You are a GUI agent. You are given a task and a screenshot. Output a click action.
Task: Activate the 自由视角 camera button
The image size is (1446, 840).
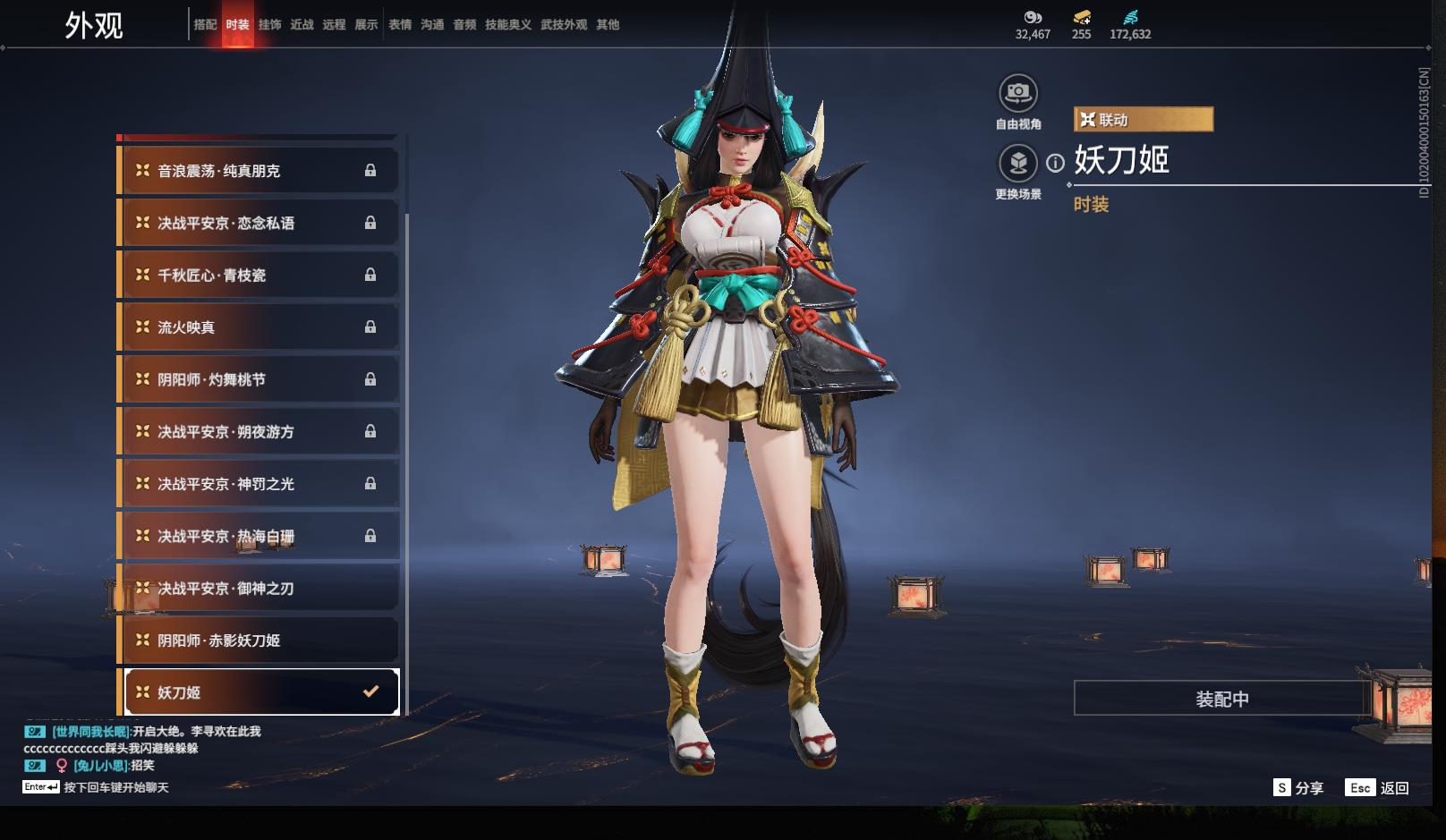pos(1018,93)
